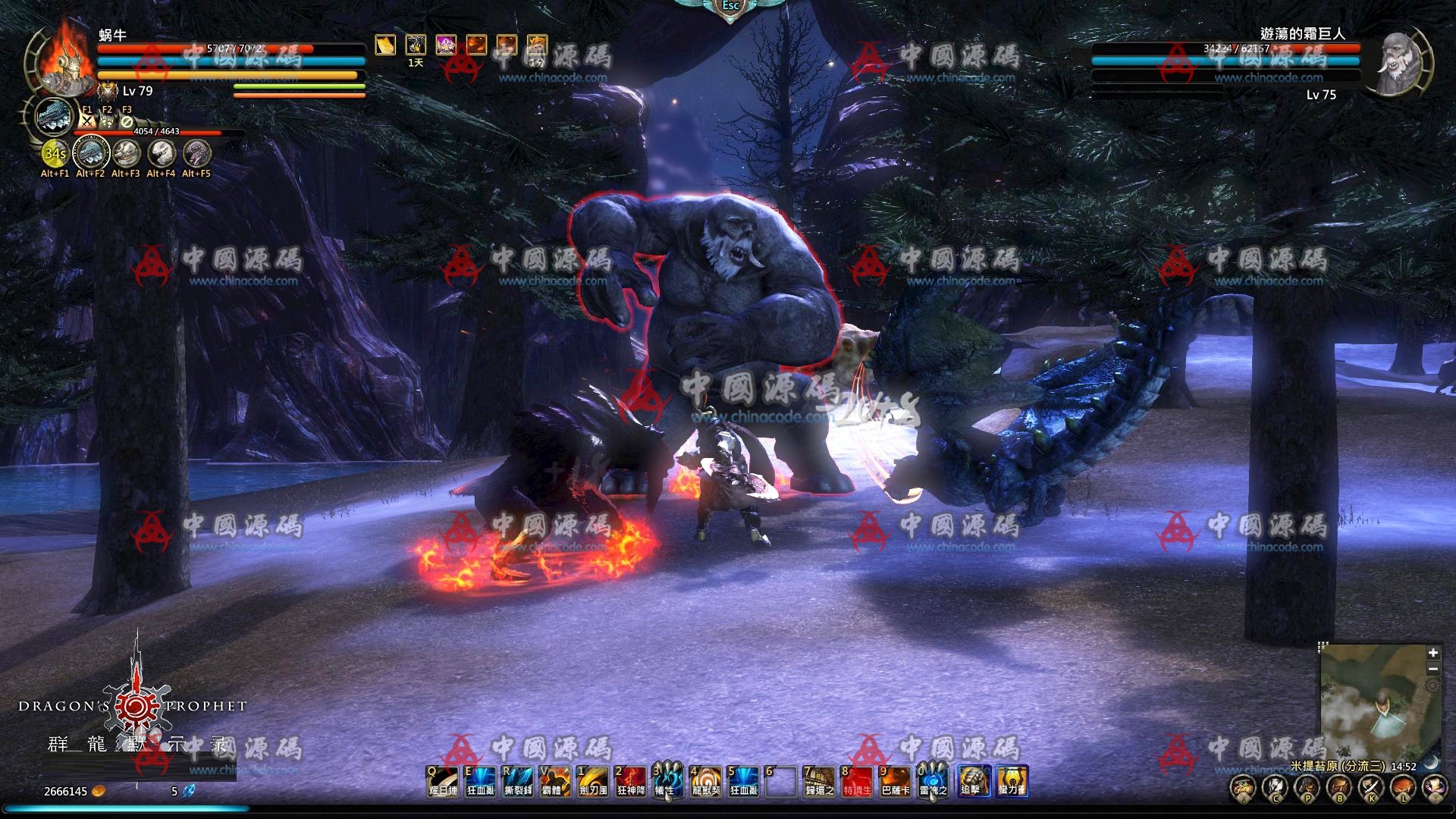
Task: Zoom out the minimap with minus button
Action: [x=1432, y=669]
